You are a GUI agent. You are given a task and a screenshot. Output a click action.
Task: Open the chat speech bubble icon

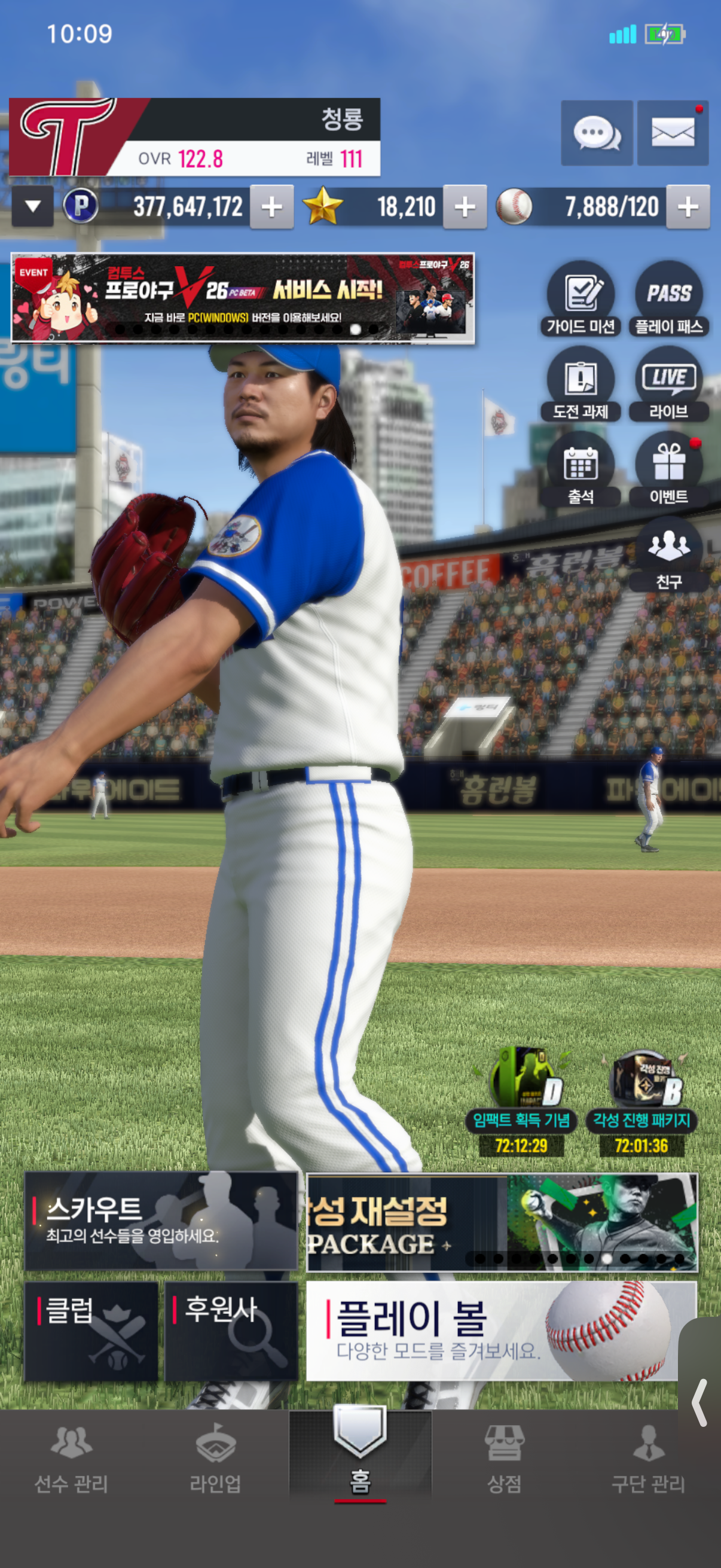tap(596, 133)
